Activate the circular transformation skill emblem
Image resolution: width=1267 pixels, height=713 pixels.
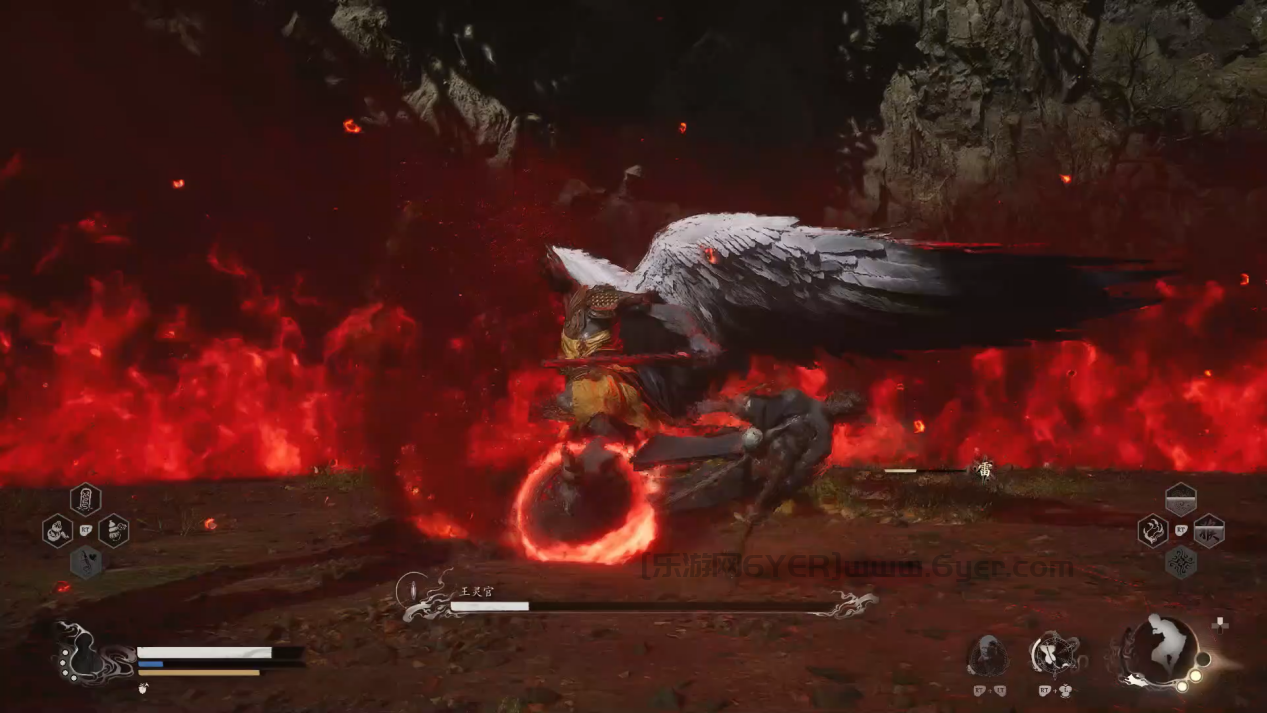point(1056,654)
